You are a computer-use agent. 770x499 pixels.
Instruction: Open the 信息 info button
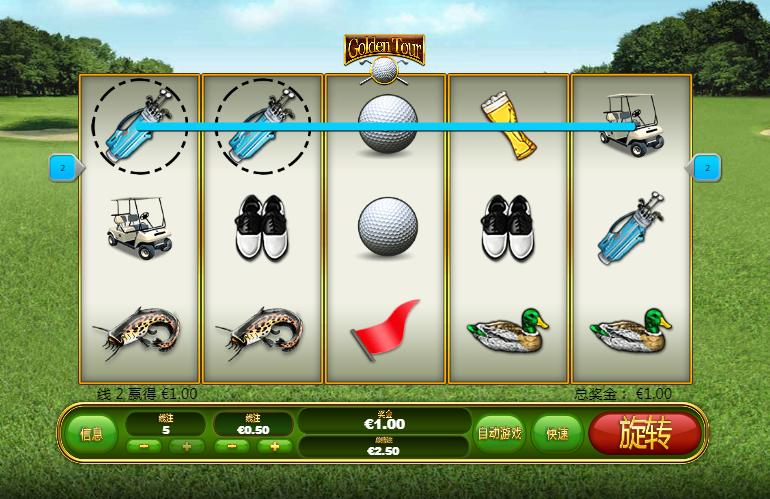pyautogui.click(x=91, y=434)
